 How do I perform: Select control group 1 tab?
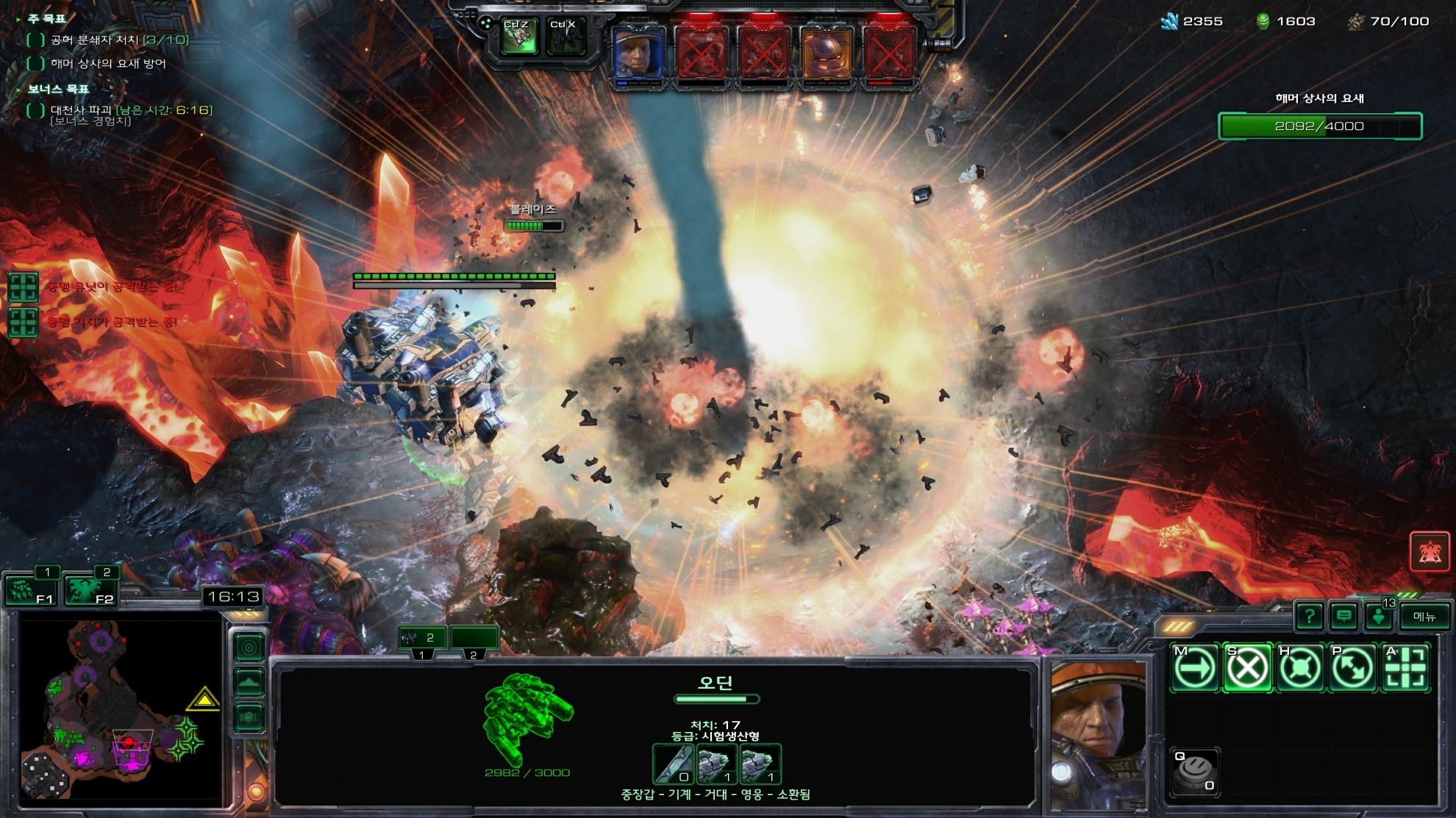[422, 639]
